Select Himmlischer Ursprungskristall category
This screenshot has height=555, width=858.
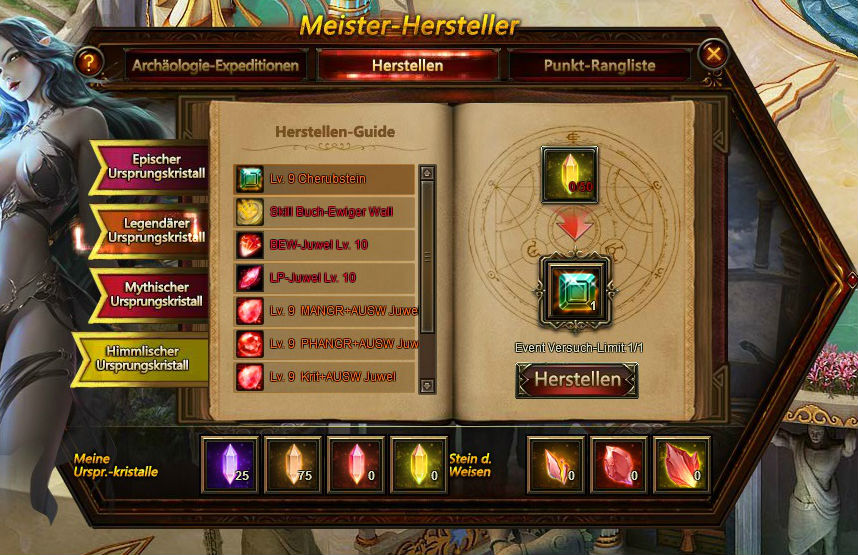[145, 358]
